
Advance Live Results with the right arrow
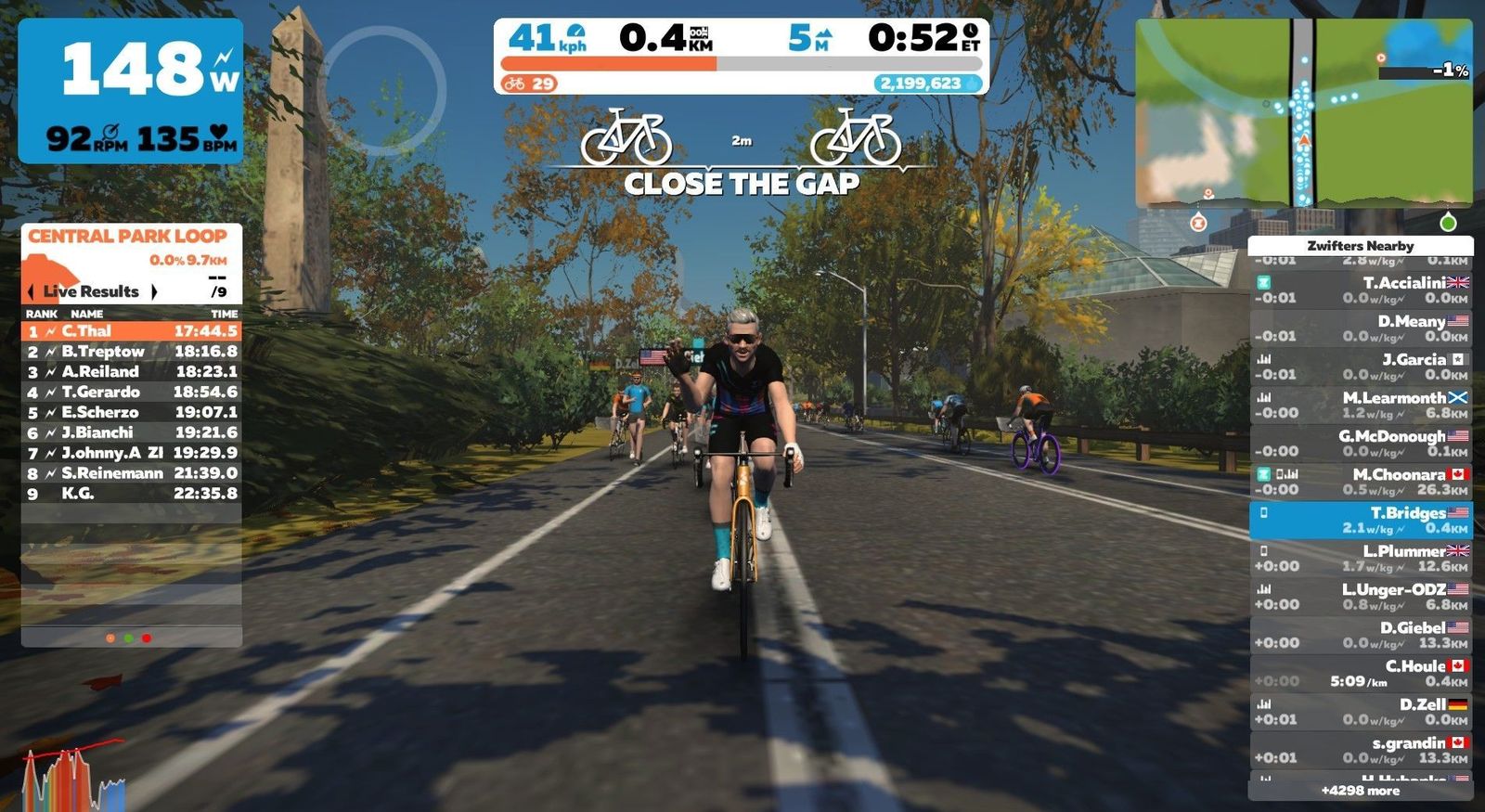[154, 291]
